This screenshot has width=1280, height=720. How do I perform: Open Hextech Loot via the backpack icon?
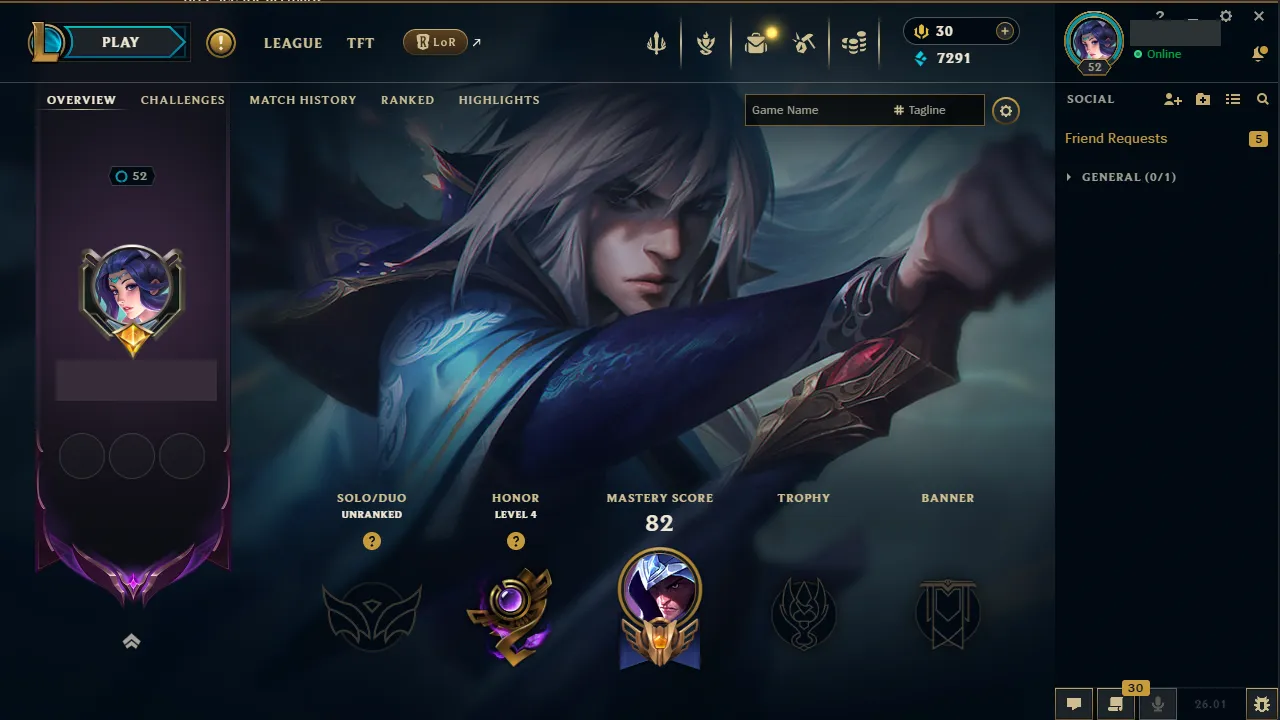pyautogui.click(x=756, y=42)
